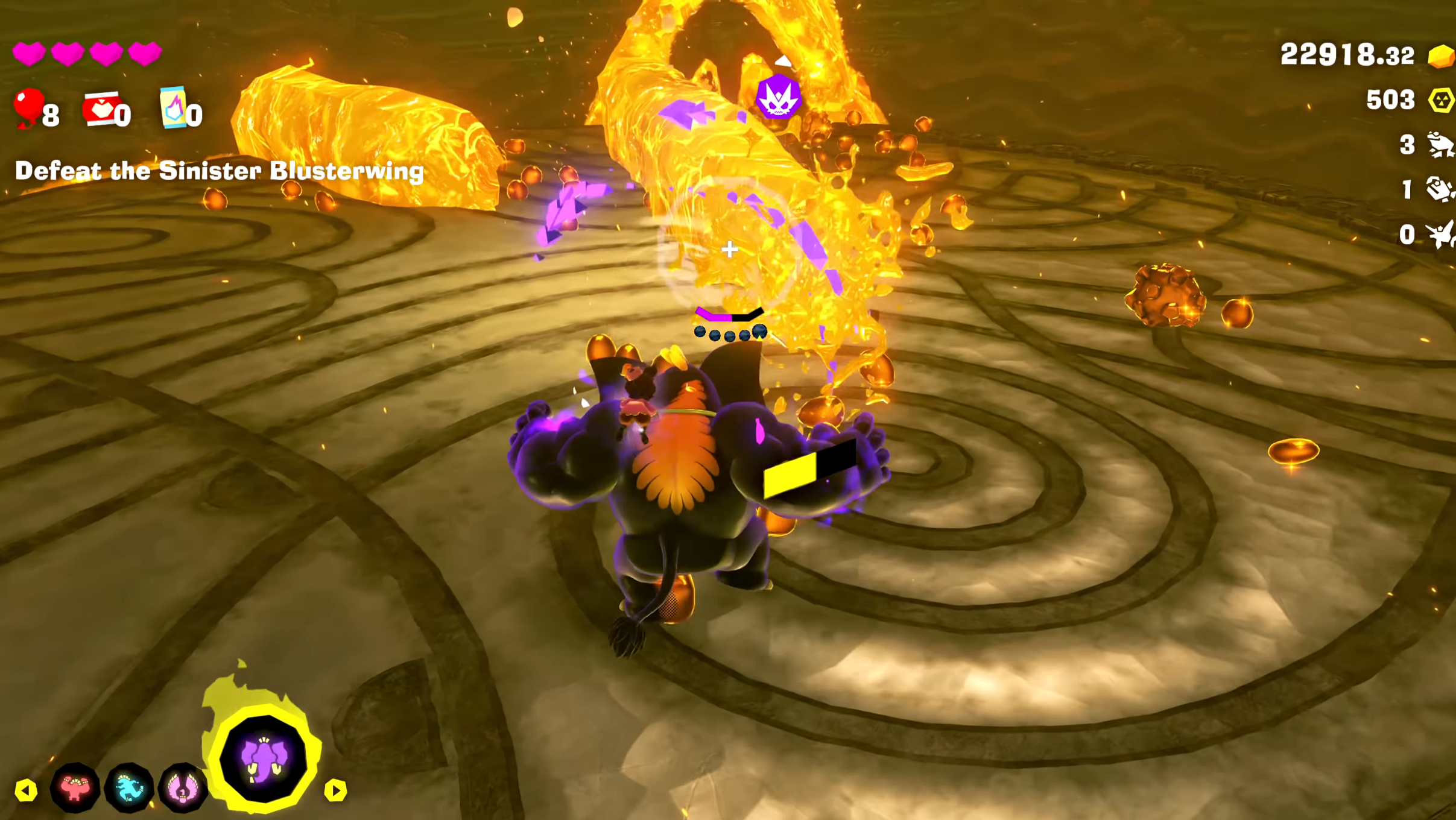Choose the blue Zebra Bananza icon

pyautogui.click(x=129, y=787)
